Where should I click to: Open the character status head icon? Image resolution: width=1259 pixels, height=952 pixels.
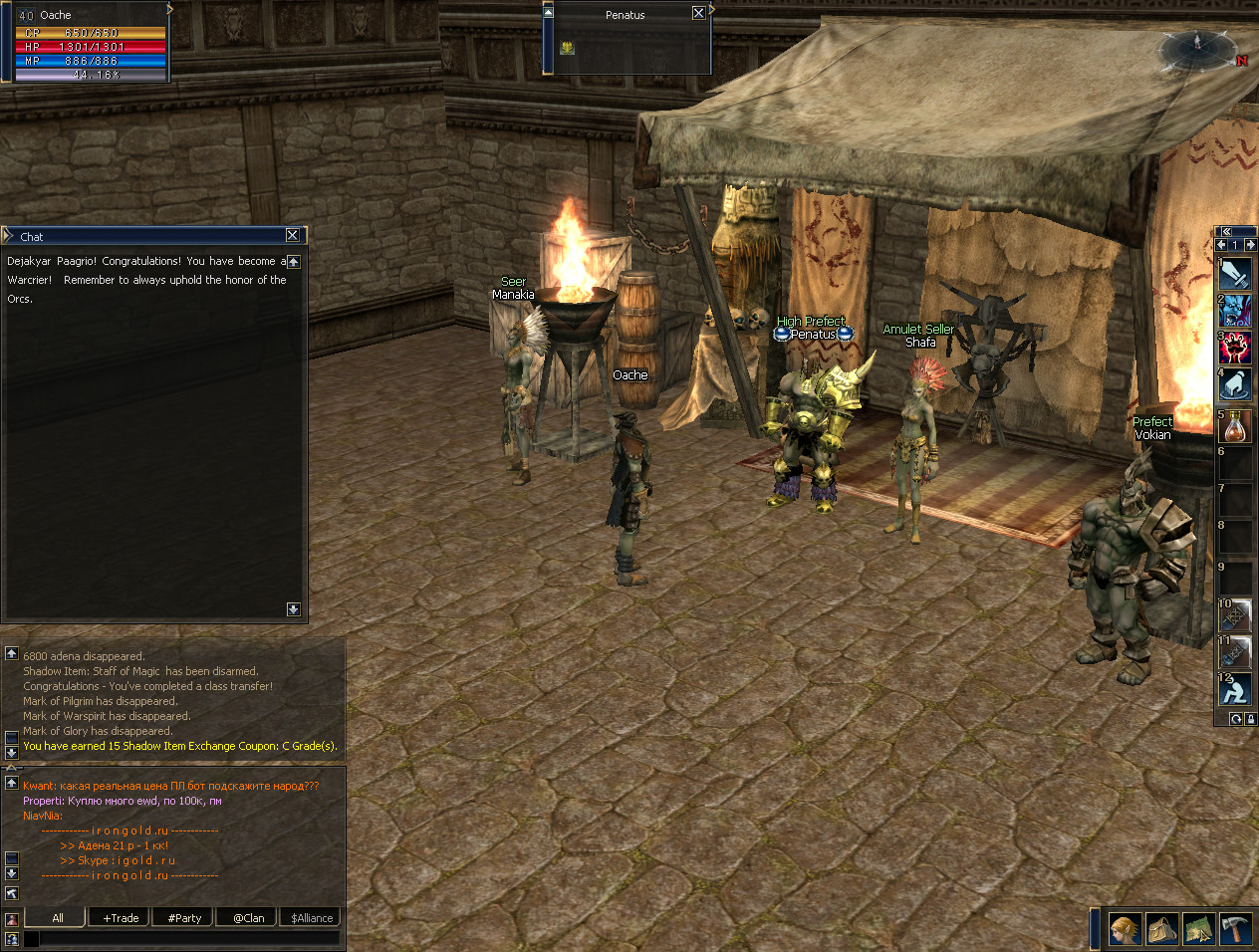1126,930
